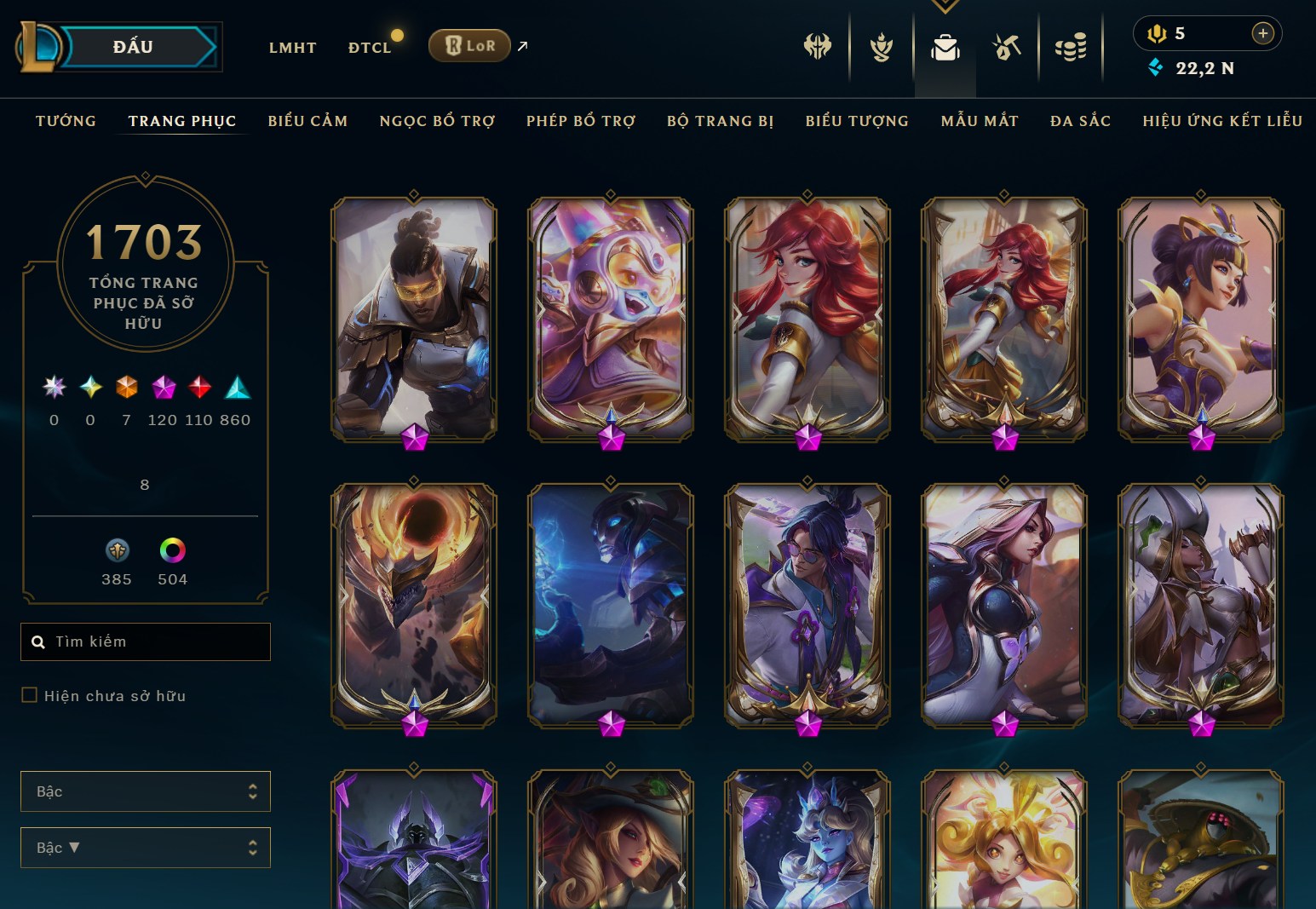Enable the 'Hiện chưa sở hữu' checkbox
Image resolution: width=1316 pixels, height=909 pixels.
click(x=28, y=695)
